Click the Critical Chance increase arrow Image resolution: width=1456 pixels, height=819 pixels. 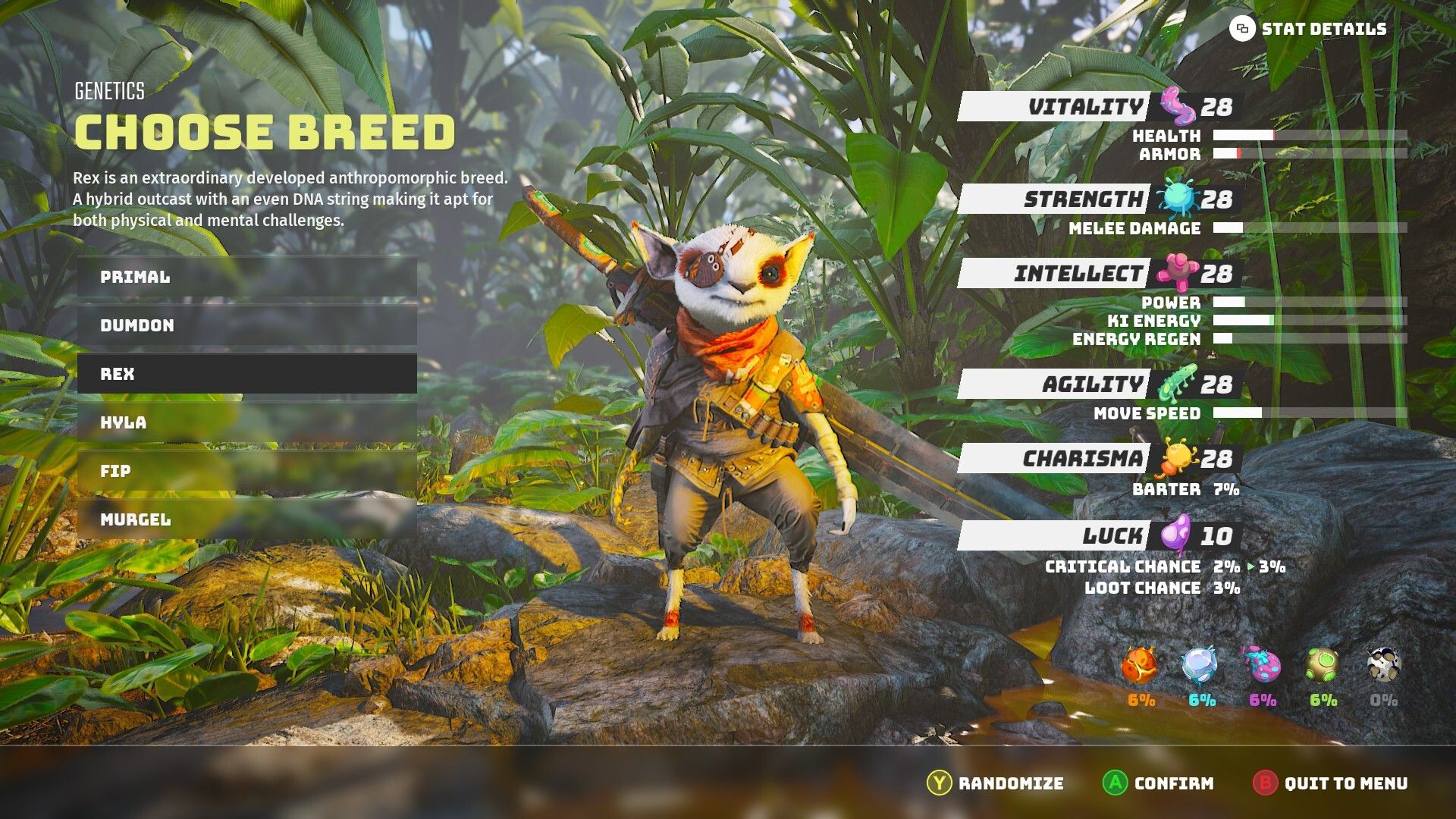[x=1250, y=566]
